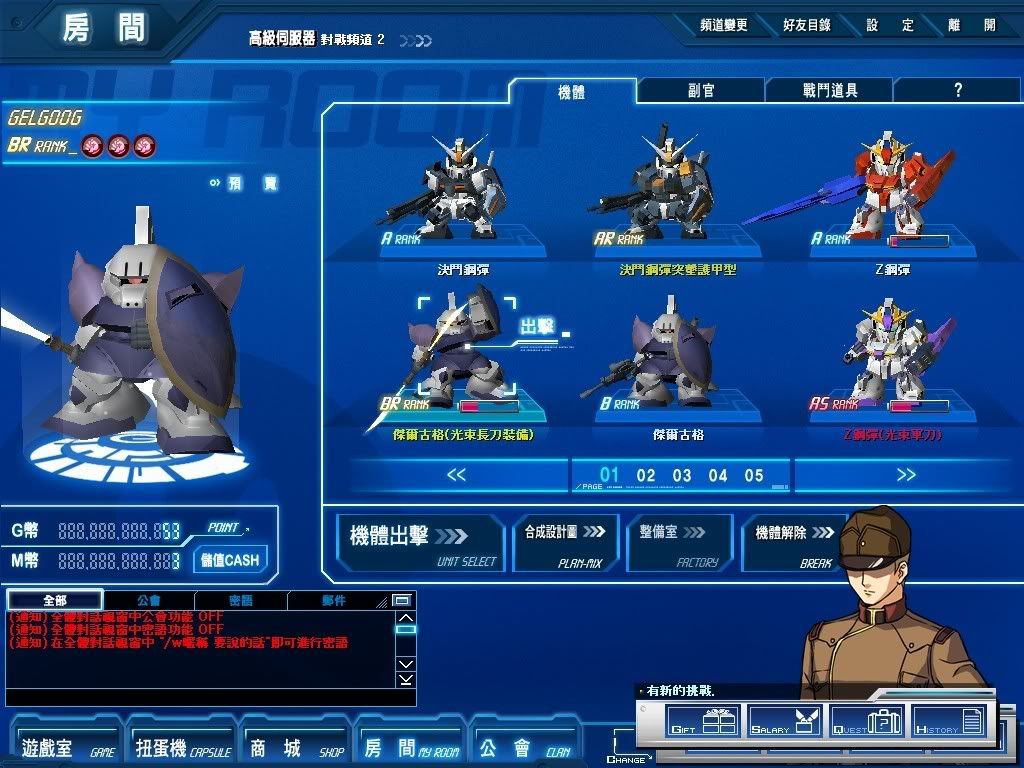Open the 好友目錄 friends list
The width and height of the screenshot is (1024, 768).
(x=806, y=25)
